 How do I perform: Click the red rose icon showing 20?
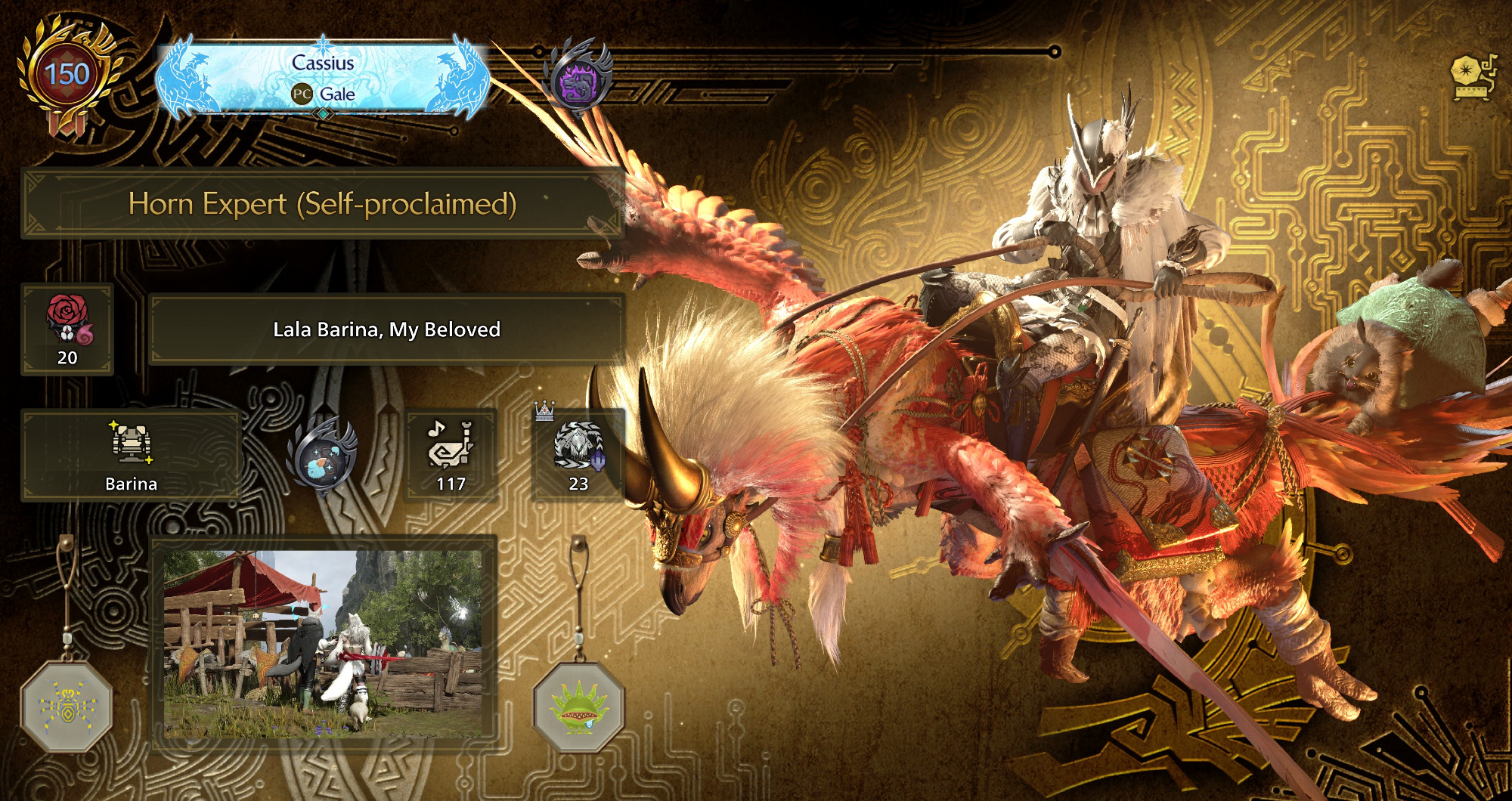pyautogui.click(x=67, y=329)
